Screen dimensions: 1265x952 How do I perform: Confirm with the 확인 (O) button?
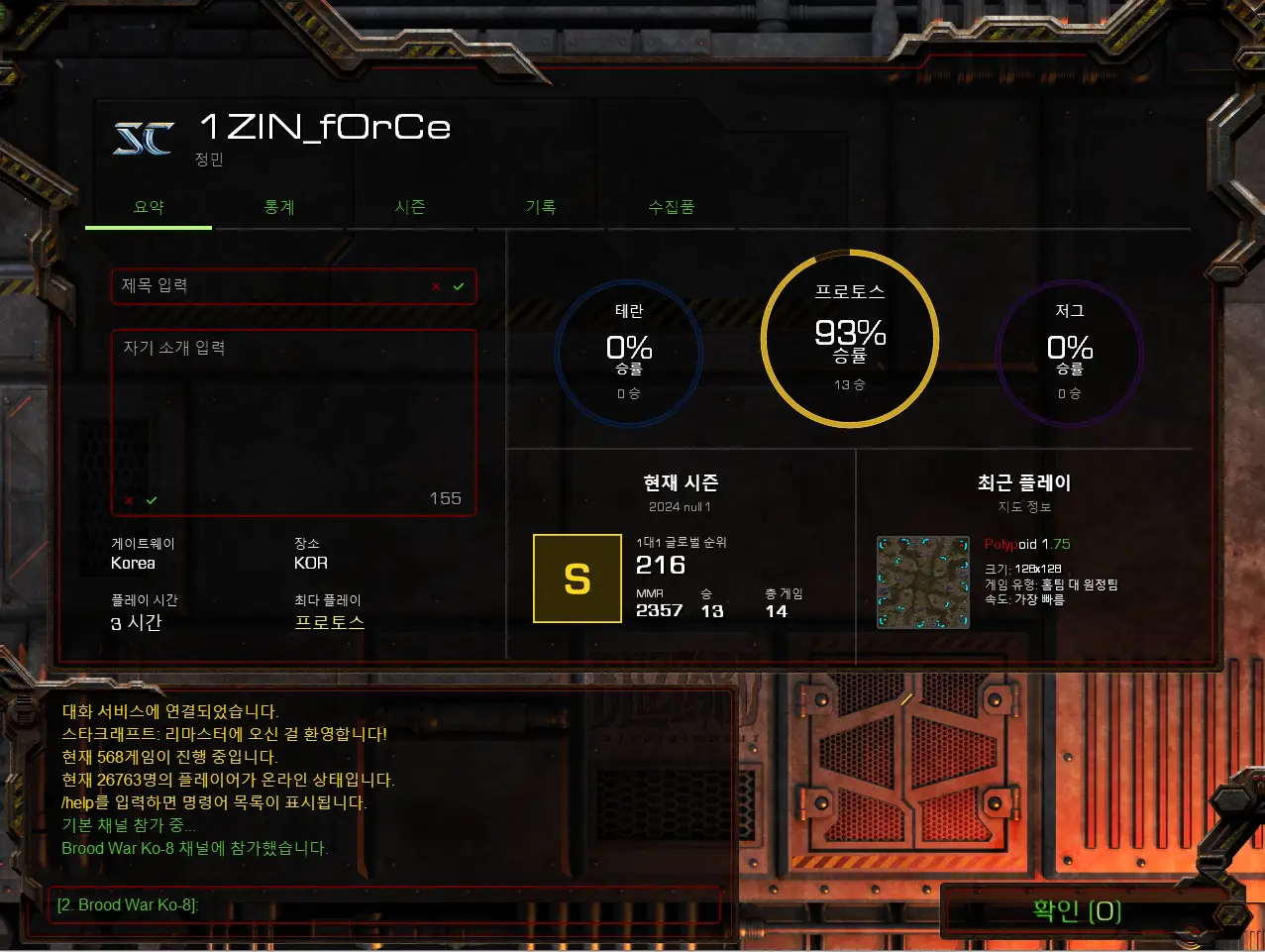pos(1077,910)
